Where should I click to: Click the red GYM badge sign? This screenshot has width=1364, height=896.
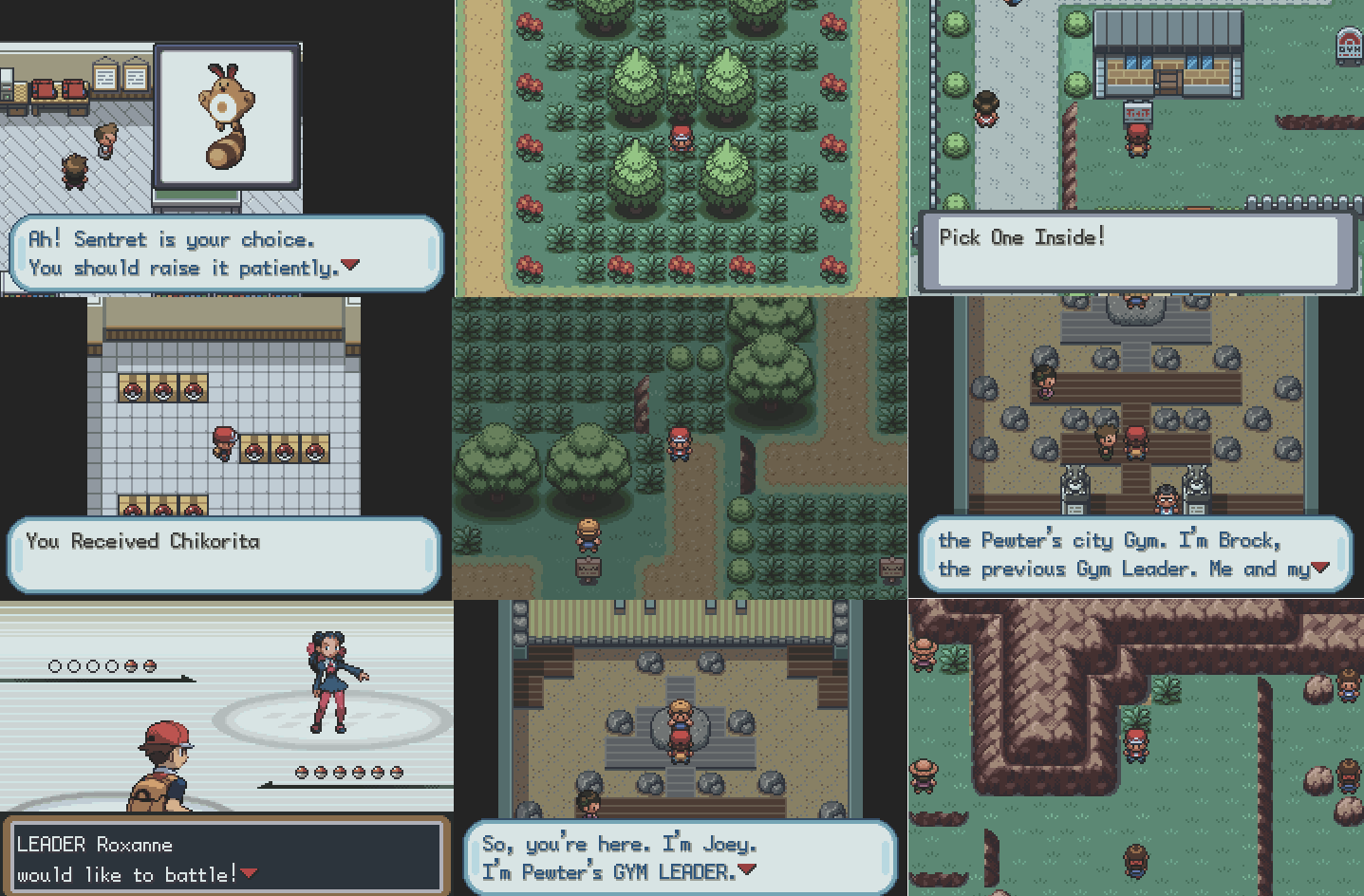point(1349,43)
